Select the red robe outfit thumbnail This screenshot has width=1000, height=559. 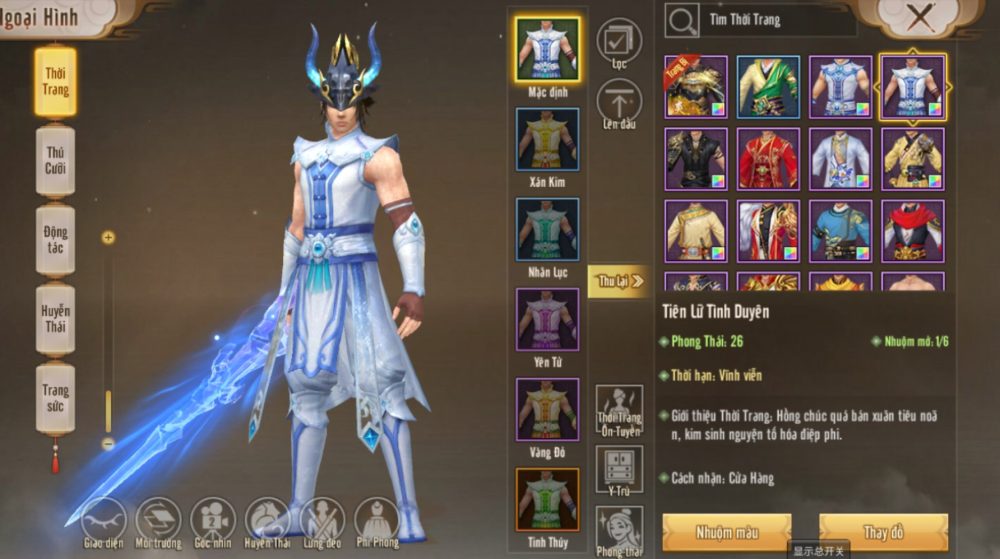pyautogui.click(x=768, y=159)
